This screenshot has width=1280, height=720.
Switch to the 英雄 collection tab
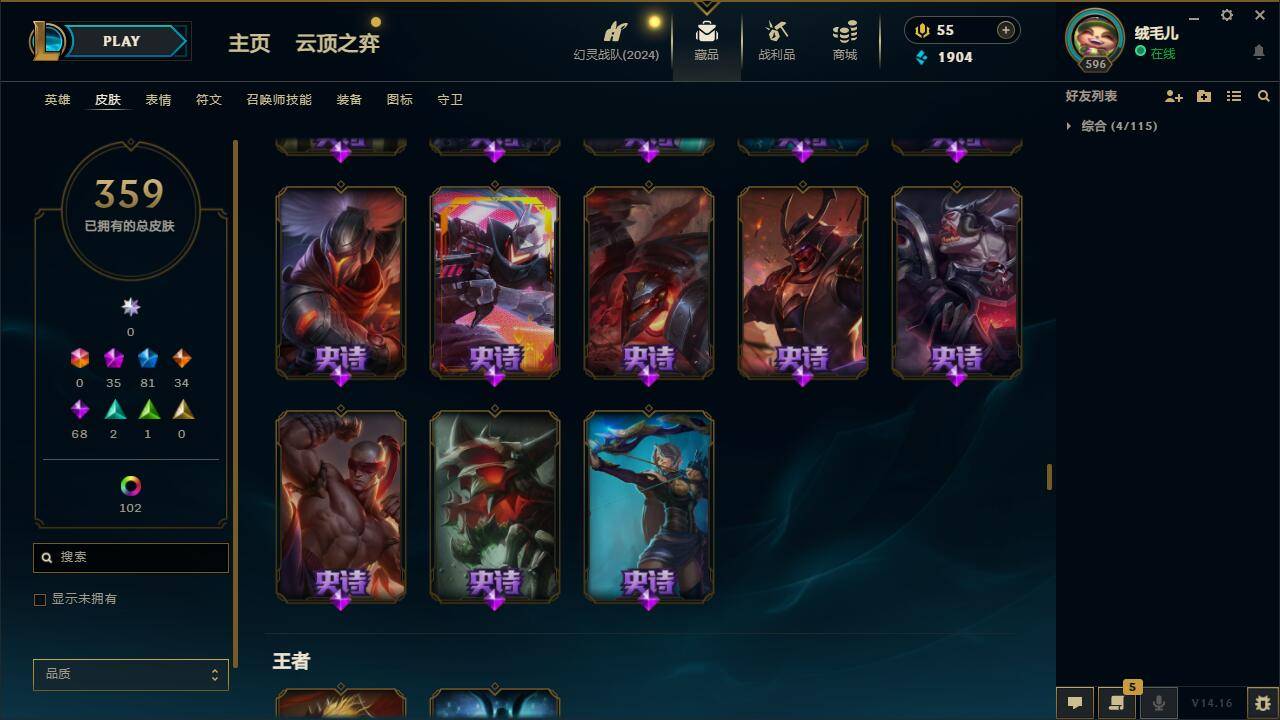pos(56,99)
